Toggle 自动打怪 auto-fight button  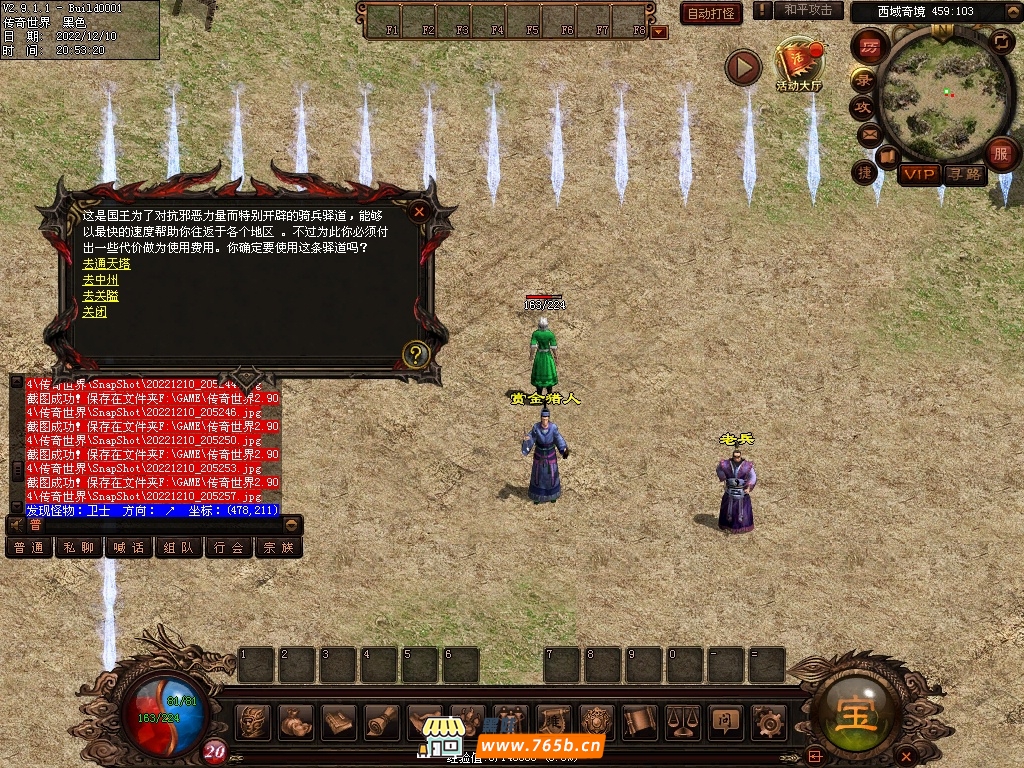pos(711,13)
